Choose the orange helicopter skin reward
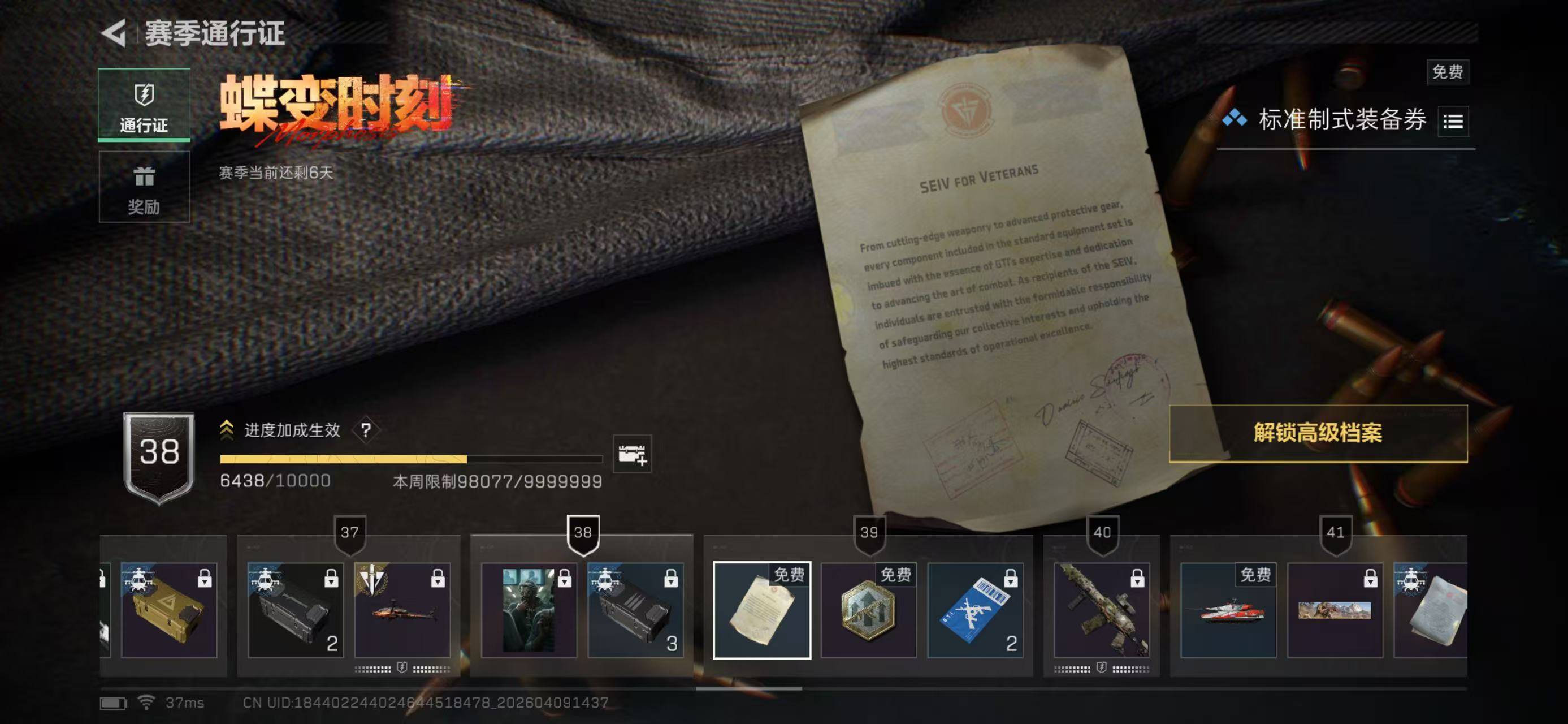1568x724 pixels. click(402, 610)
